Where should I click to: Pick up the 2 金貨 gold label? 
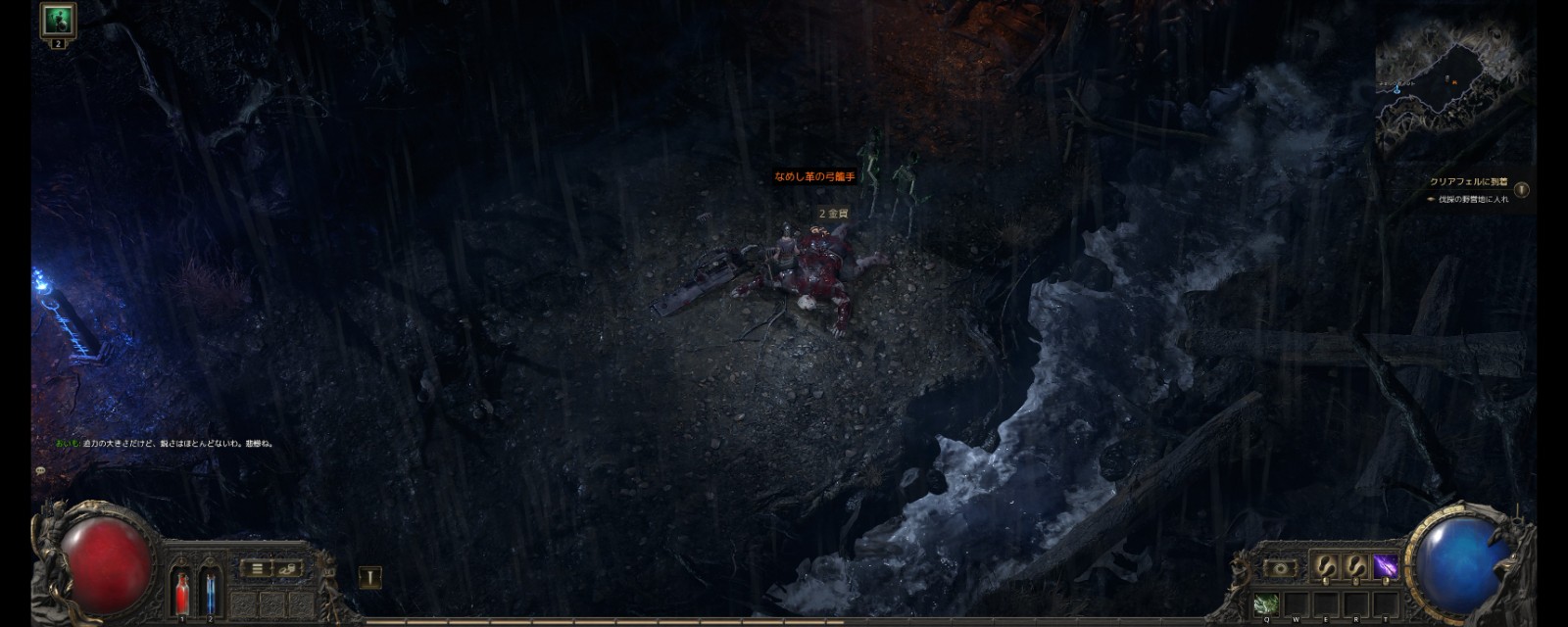tap(833, 214)
